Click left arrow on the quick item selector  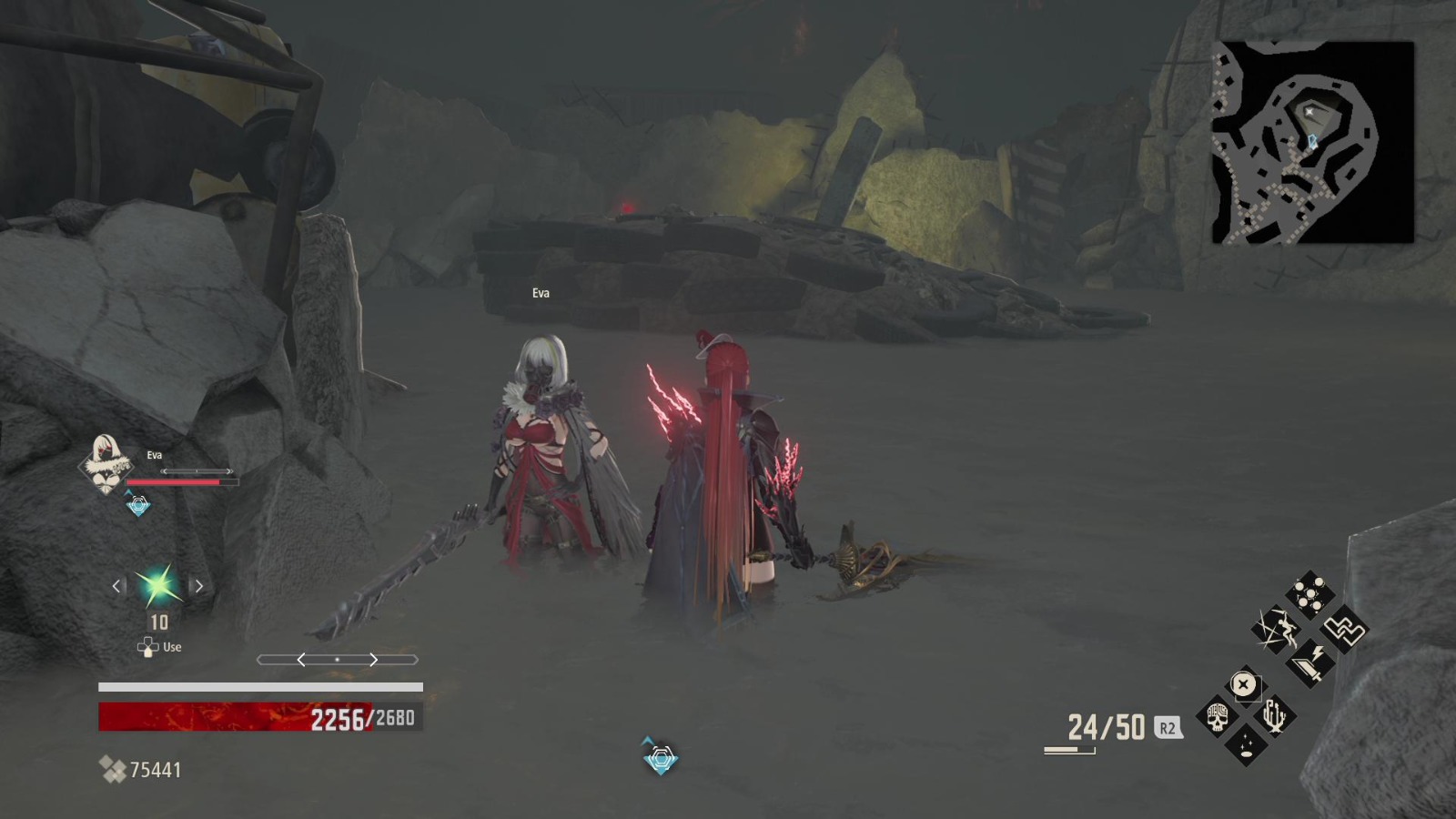pyautogui.click(x=115, y=586)
